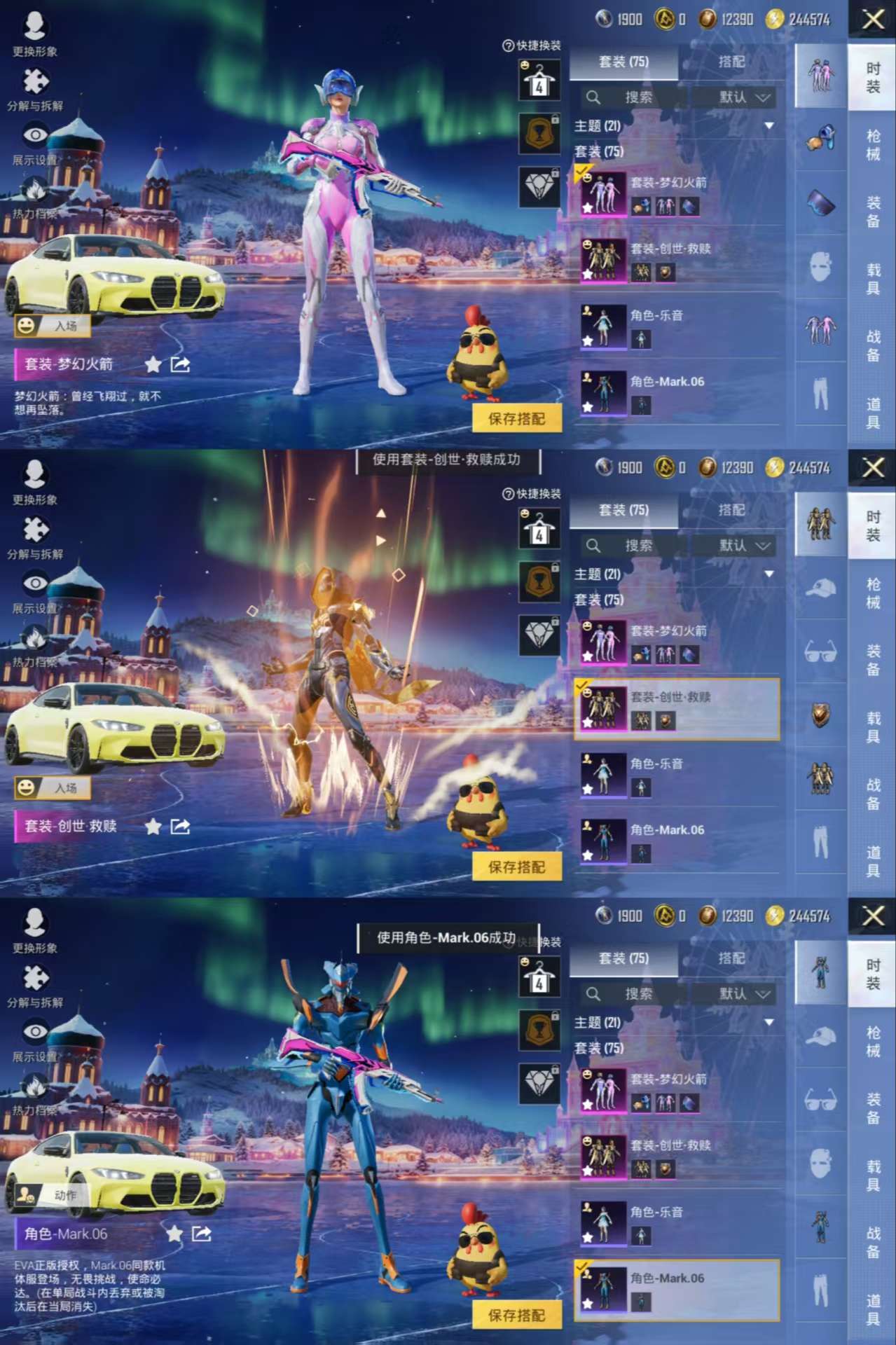Open the 动作 action button

(53, 1195)
